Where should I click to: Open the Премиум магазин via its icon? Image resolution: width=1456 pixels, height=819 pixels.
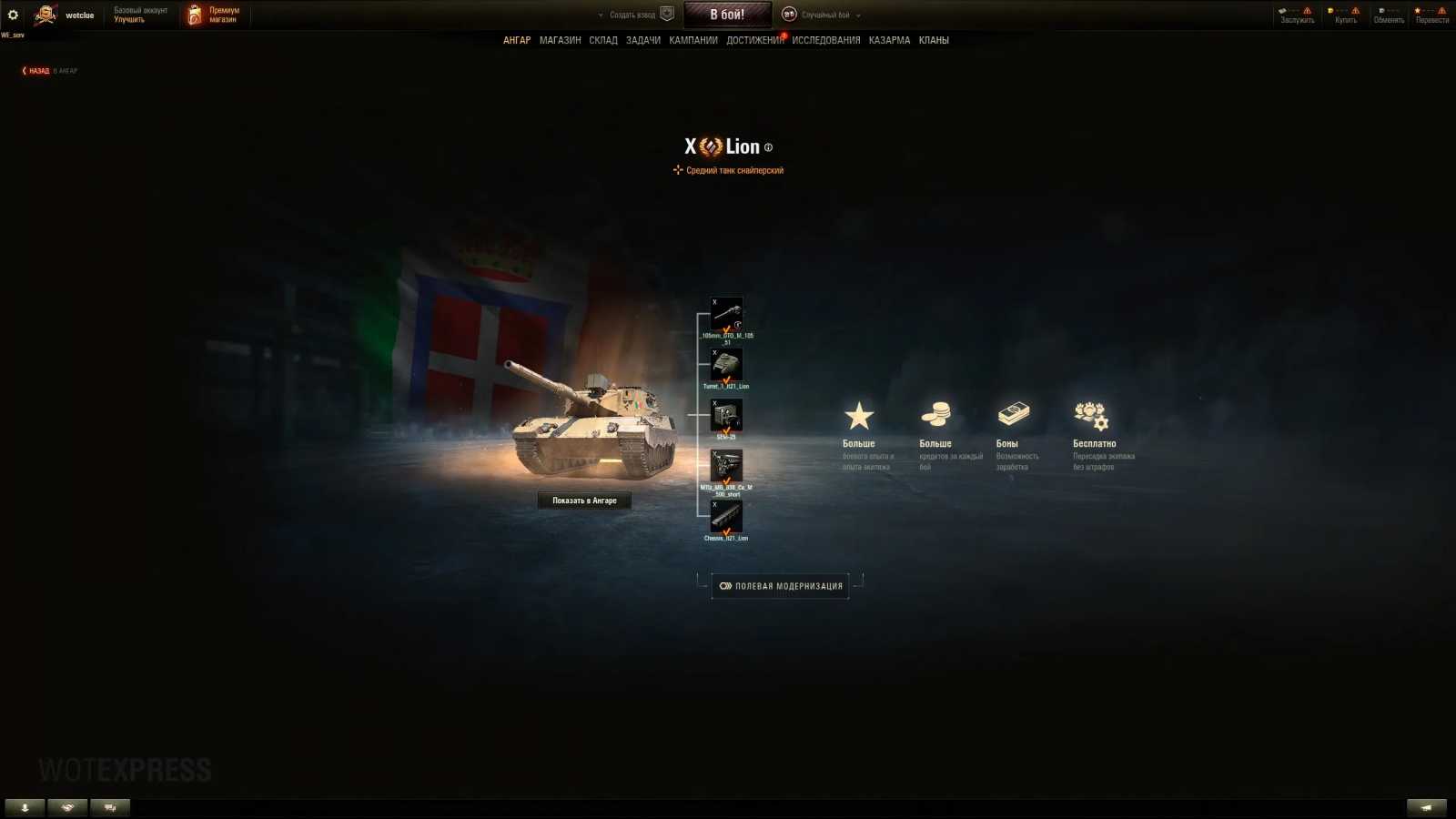(193, 14)
